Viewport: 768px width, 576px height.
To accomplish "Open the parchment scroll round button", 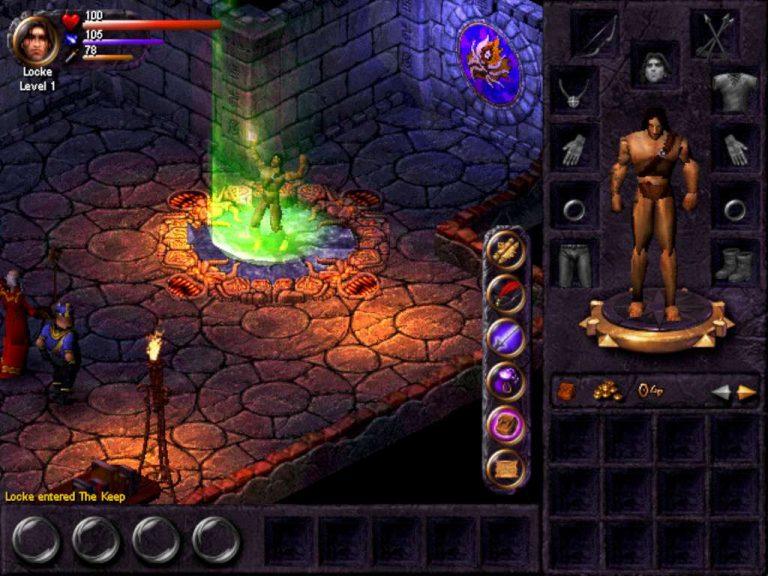I will (x=506, y=466).
